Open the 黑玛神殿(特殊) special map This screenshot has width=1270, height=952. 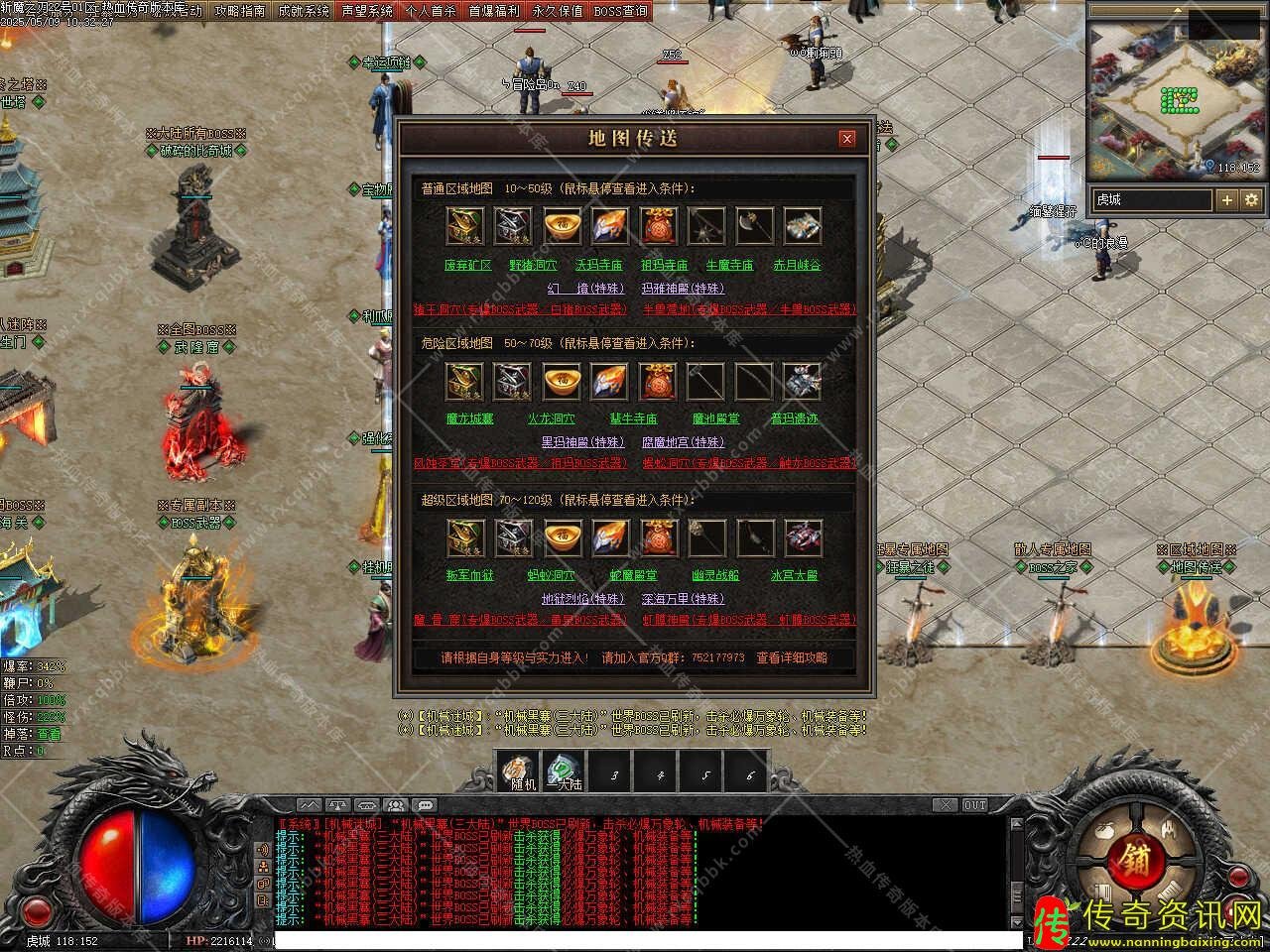coord(582,442)
